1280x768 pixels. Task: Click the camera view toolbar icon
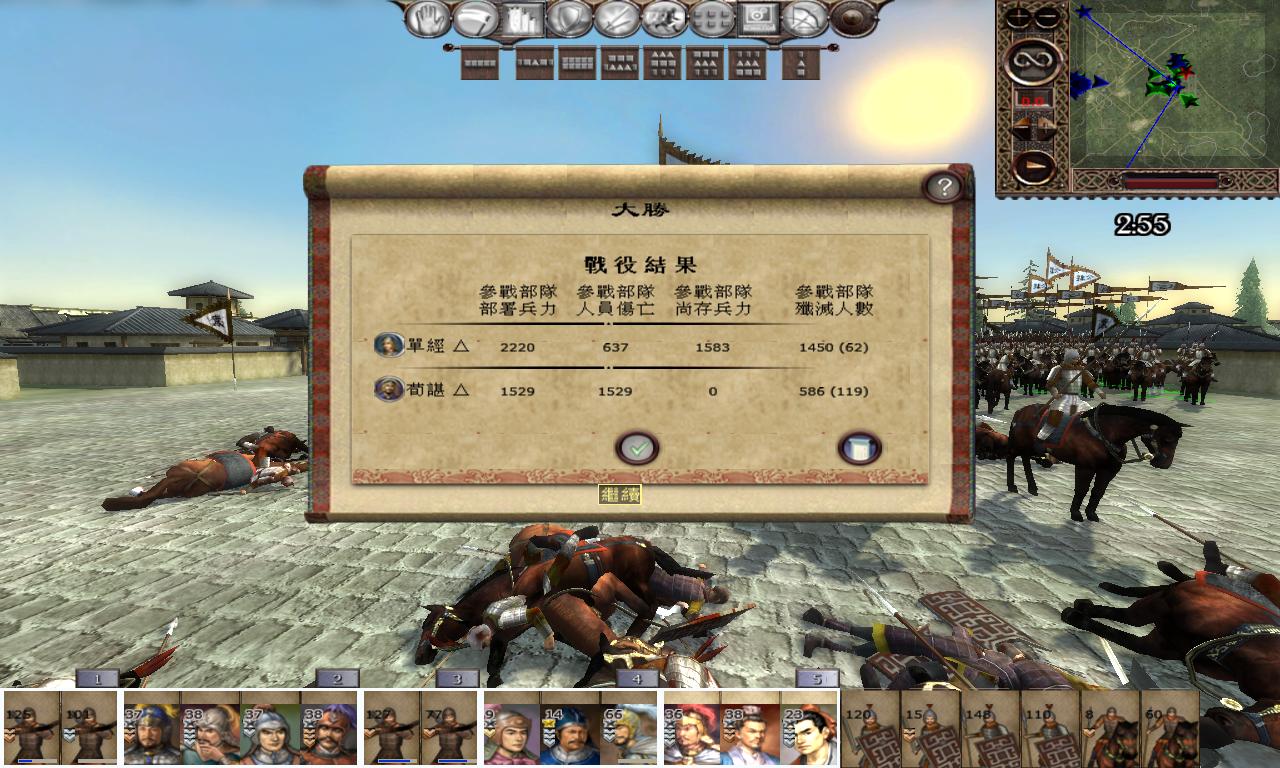click(x=758, y=17)
